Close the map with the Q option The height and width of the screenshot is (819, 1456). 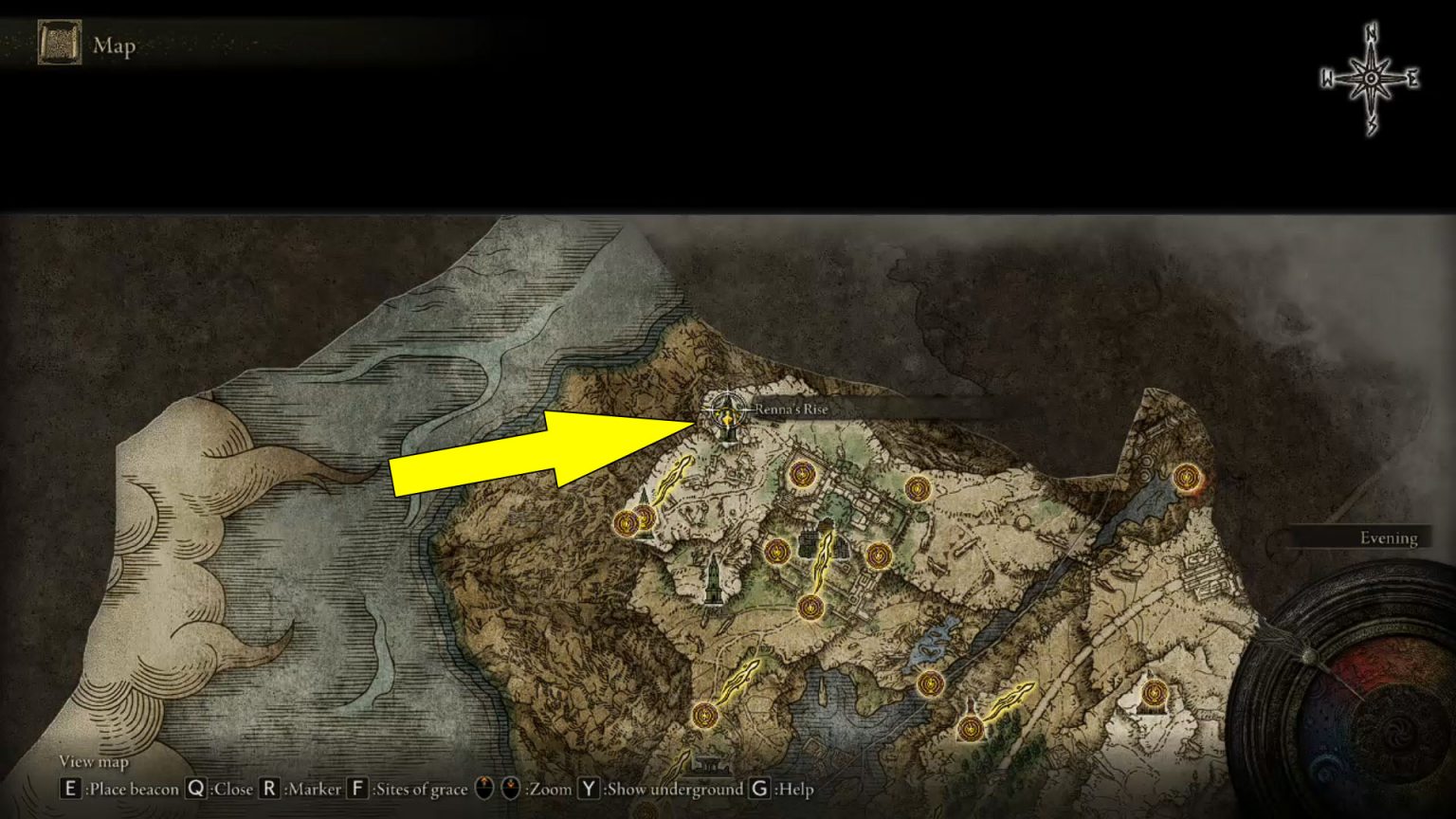click(x=196, y=788)
